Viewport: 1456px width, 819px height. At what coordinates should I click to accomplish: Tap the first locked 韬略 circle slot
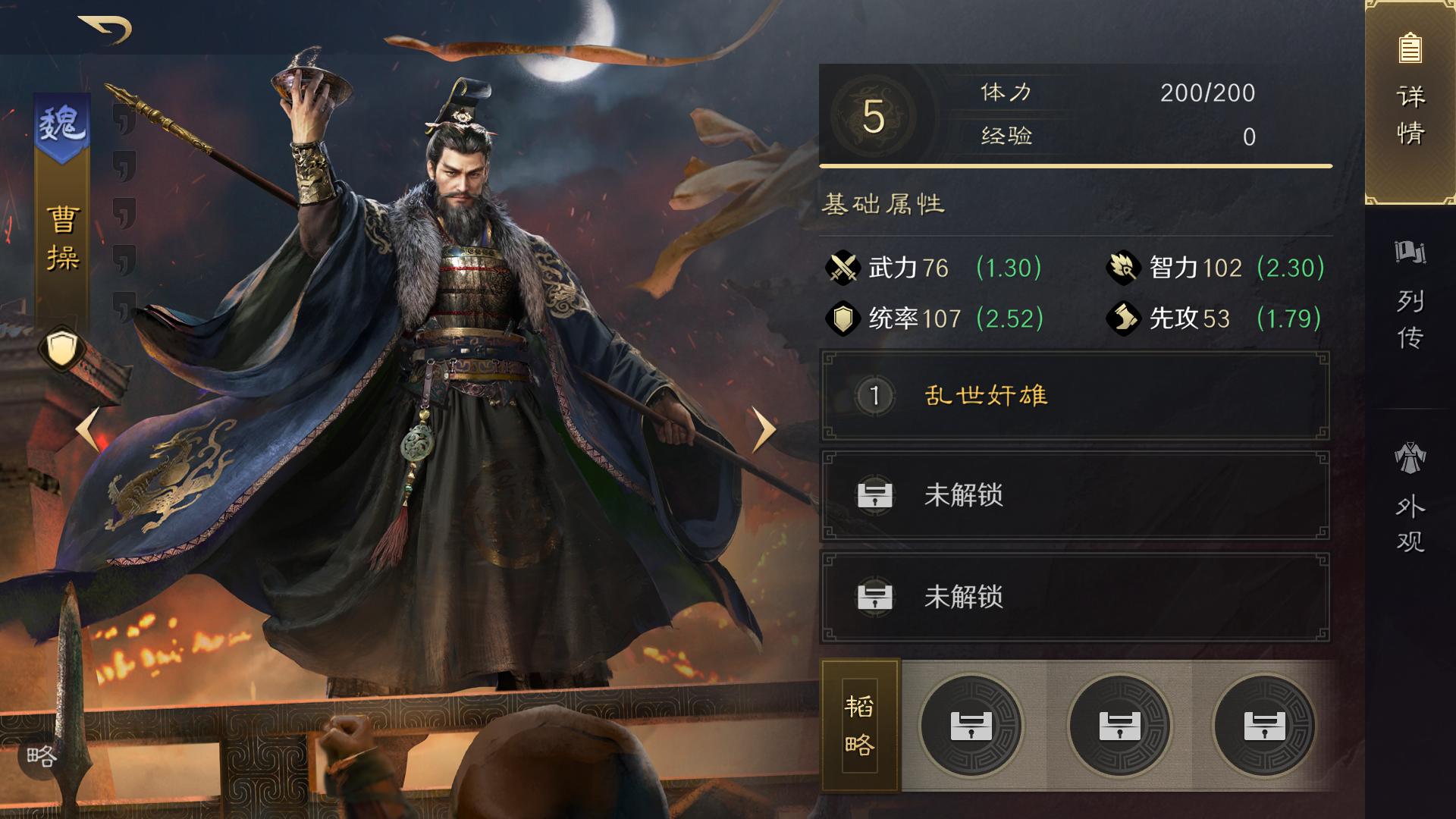pos(971,726)
